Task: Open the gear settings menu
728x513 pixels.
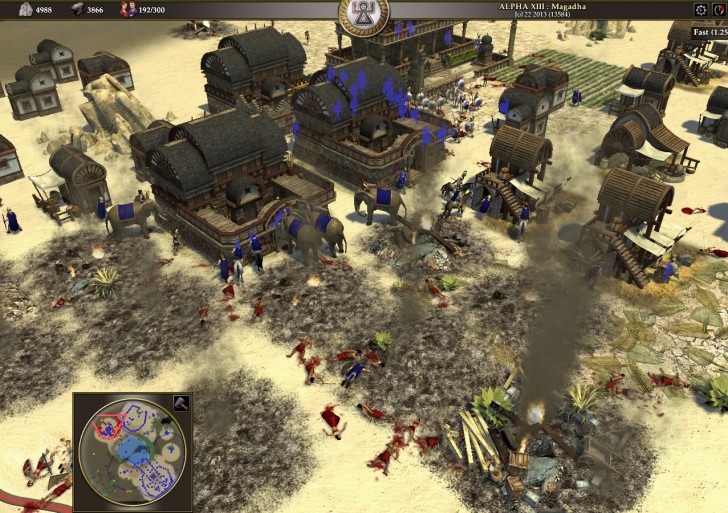Action: 700,10
